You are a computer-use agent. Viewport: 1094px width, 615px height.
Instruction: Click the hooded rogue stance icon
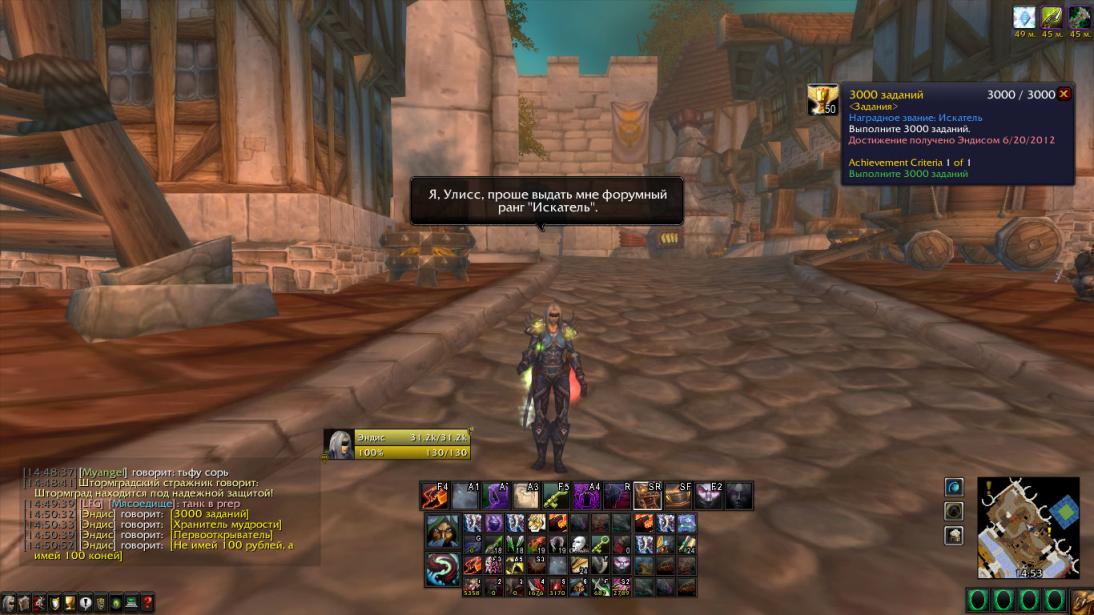(x=442, y=531)
